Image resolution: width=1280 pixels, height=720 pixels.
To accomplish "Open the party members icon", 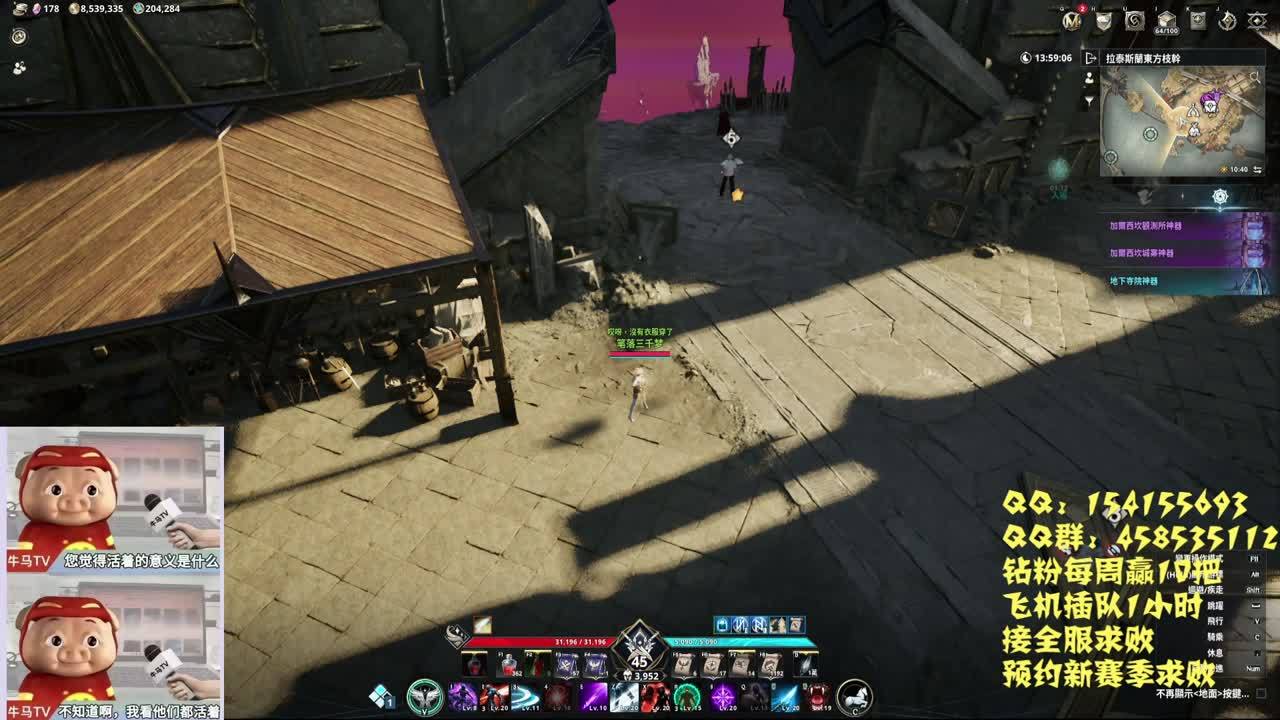I will pyautogui.click(x=19, y=68).
